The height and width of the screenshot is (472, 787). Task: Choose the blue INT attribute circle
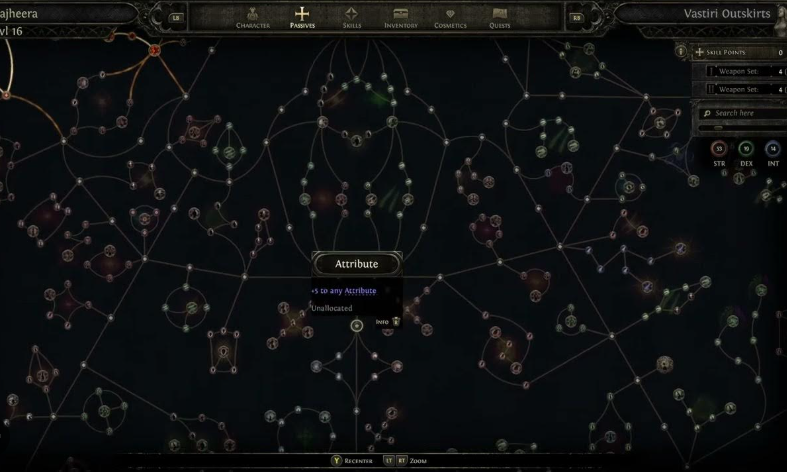tap(773, 150)
